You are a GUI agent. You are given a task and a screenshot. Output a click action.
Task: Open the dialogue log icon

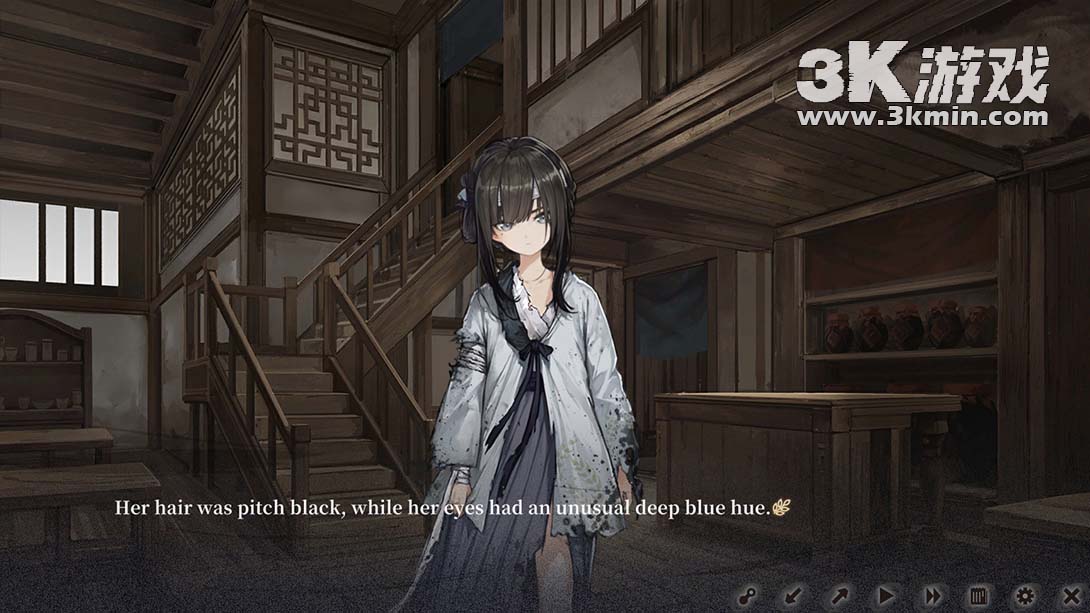[979, 596]
